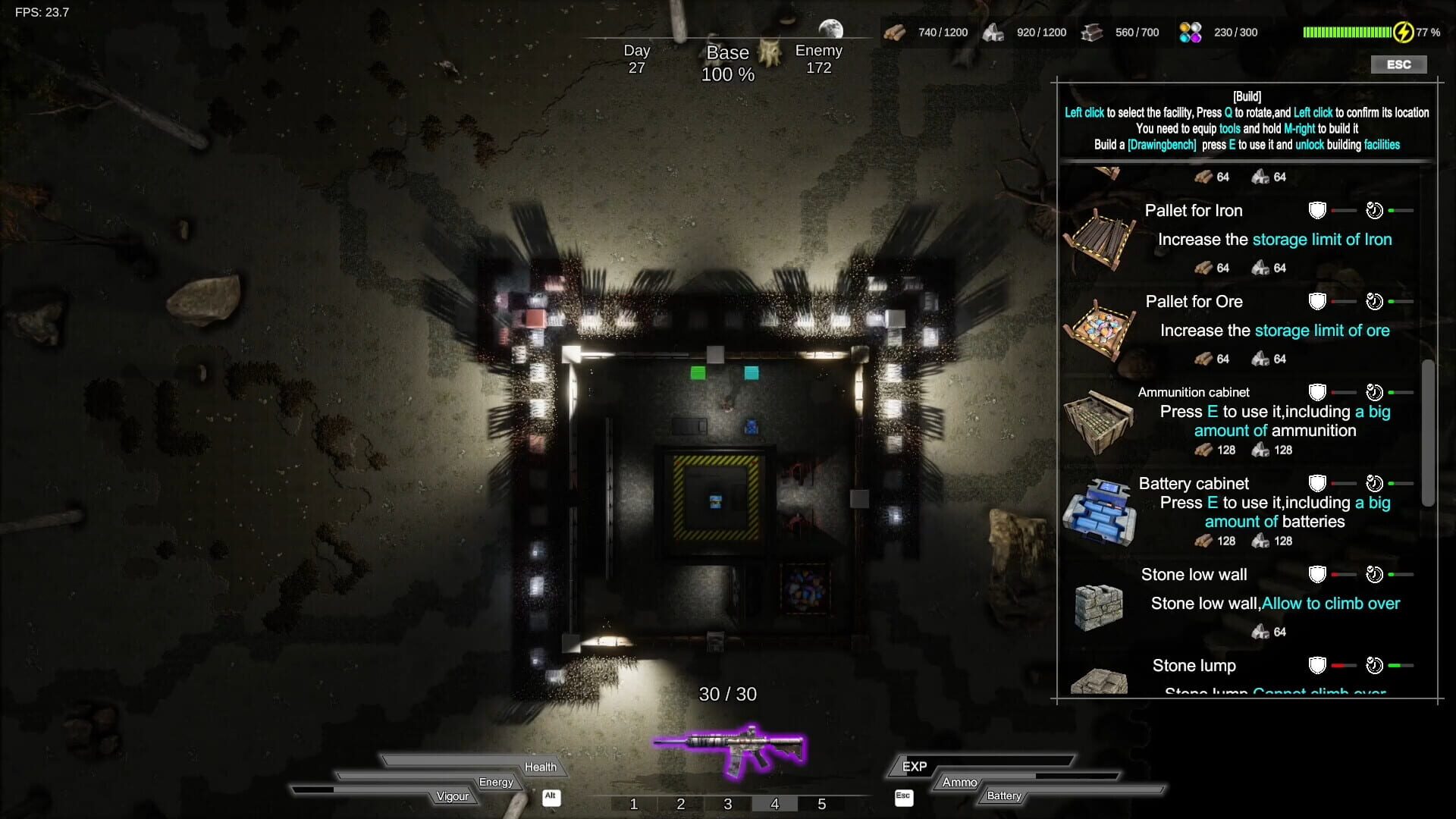Click the wood resource icon in the top bar
Viewport: 1456px width, 819px height.
pos(895,32)
